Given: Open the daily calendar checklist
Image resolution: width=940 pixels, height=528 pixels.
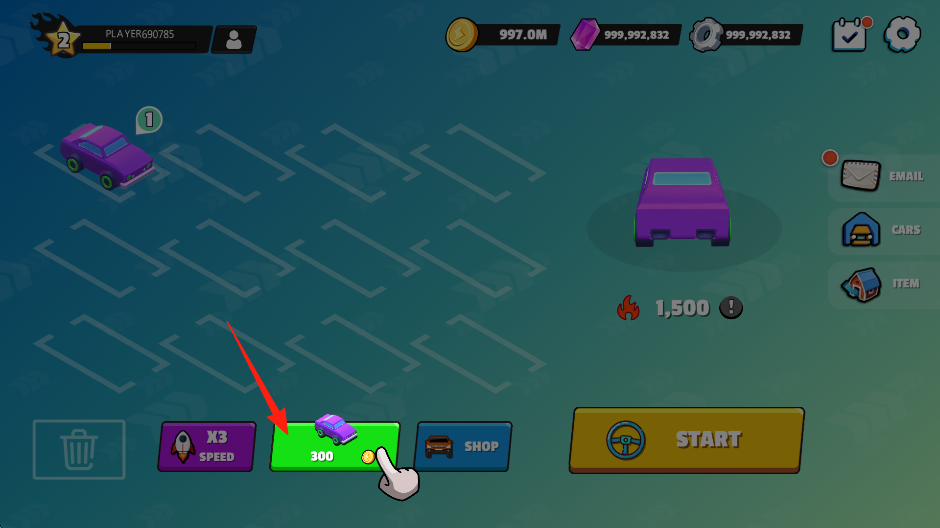Looking at the screenshot, I should [850, 35].
